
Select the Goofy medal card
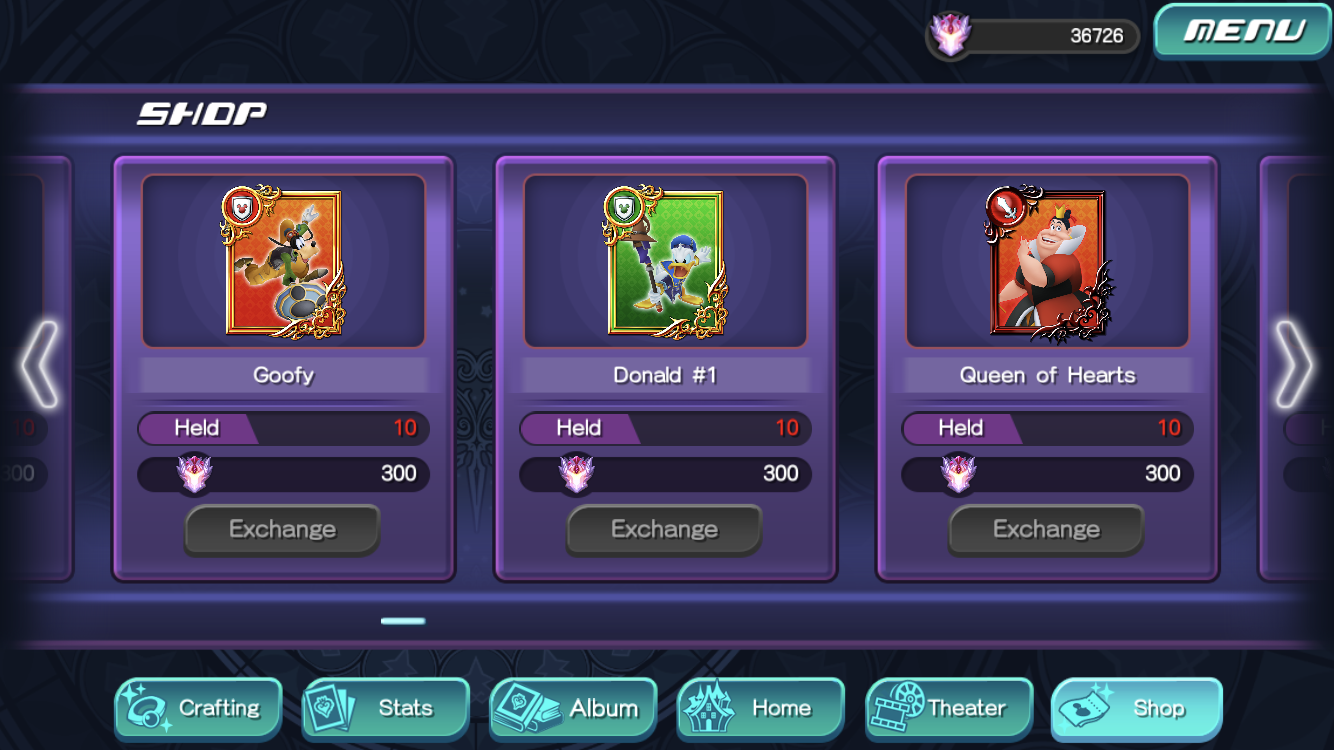coord(283,262)
